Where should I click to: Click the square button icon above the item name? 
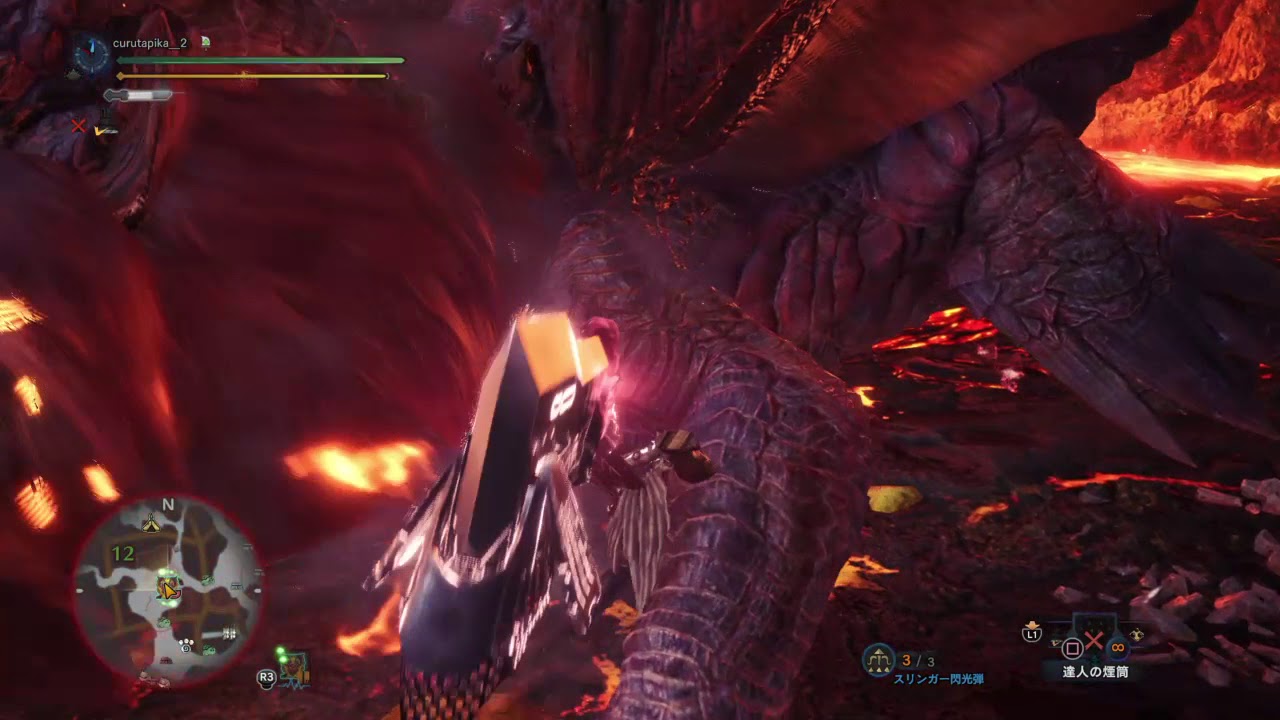click(x=1072, y=648)
